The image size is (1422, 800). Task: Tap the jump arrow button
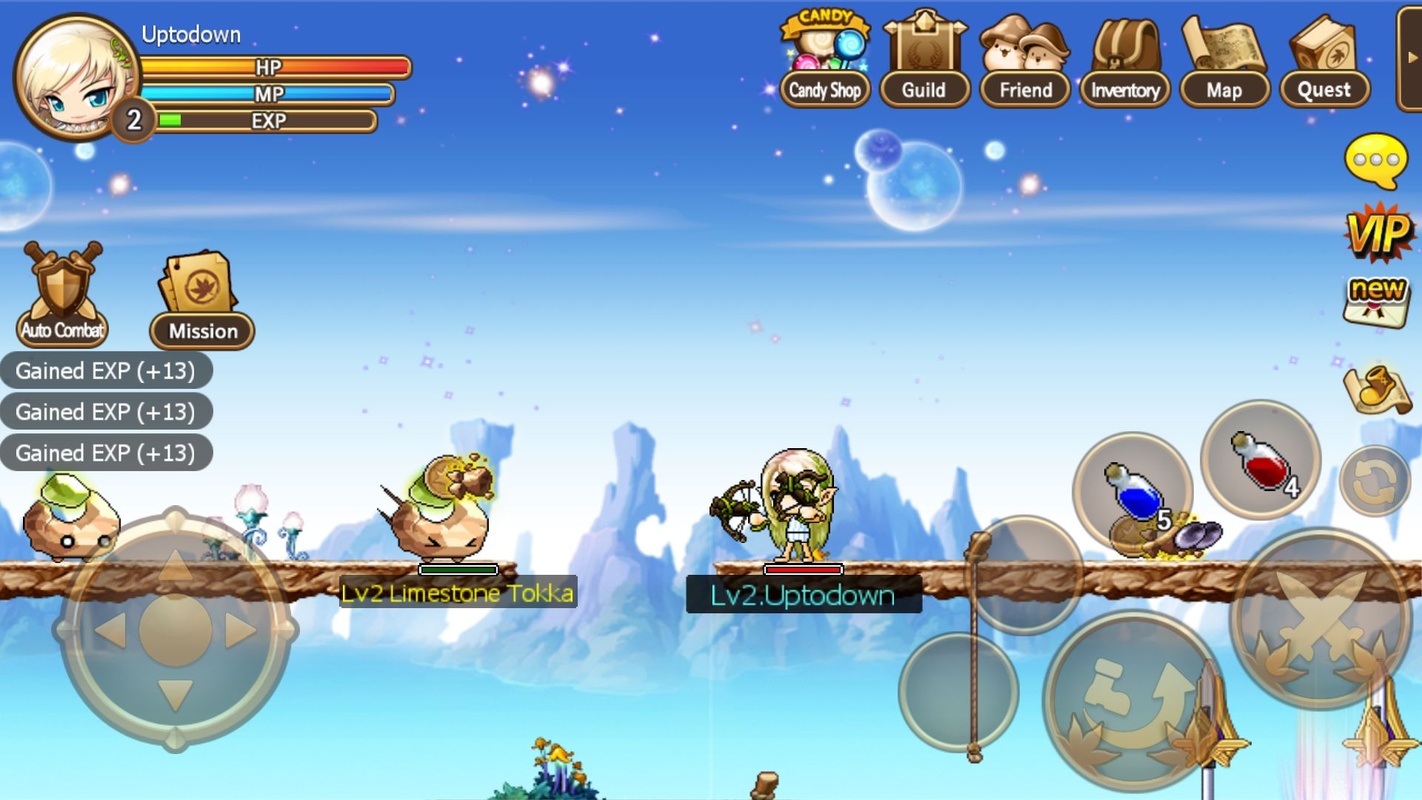[1132, 698]
